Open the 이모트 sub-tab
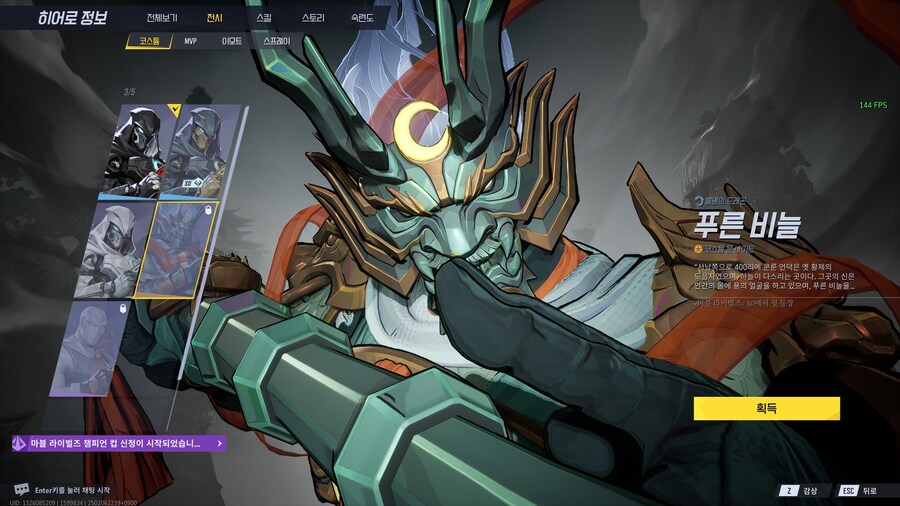The image size is (900, 506). pyautogui.click(x=231, y=42)
